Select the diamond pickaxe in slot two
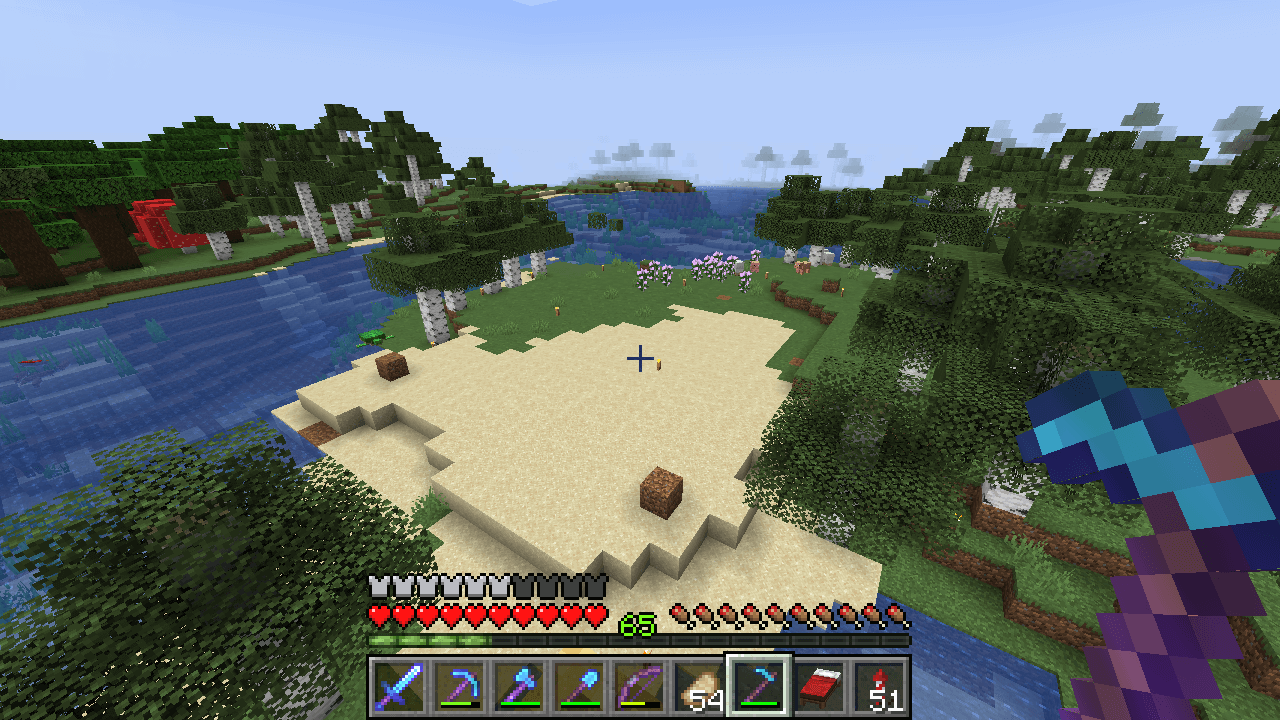 tap(465, 685)
